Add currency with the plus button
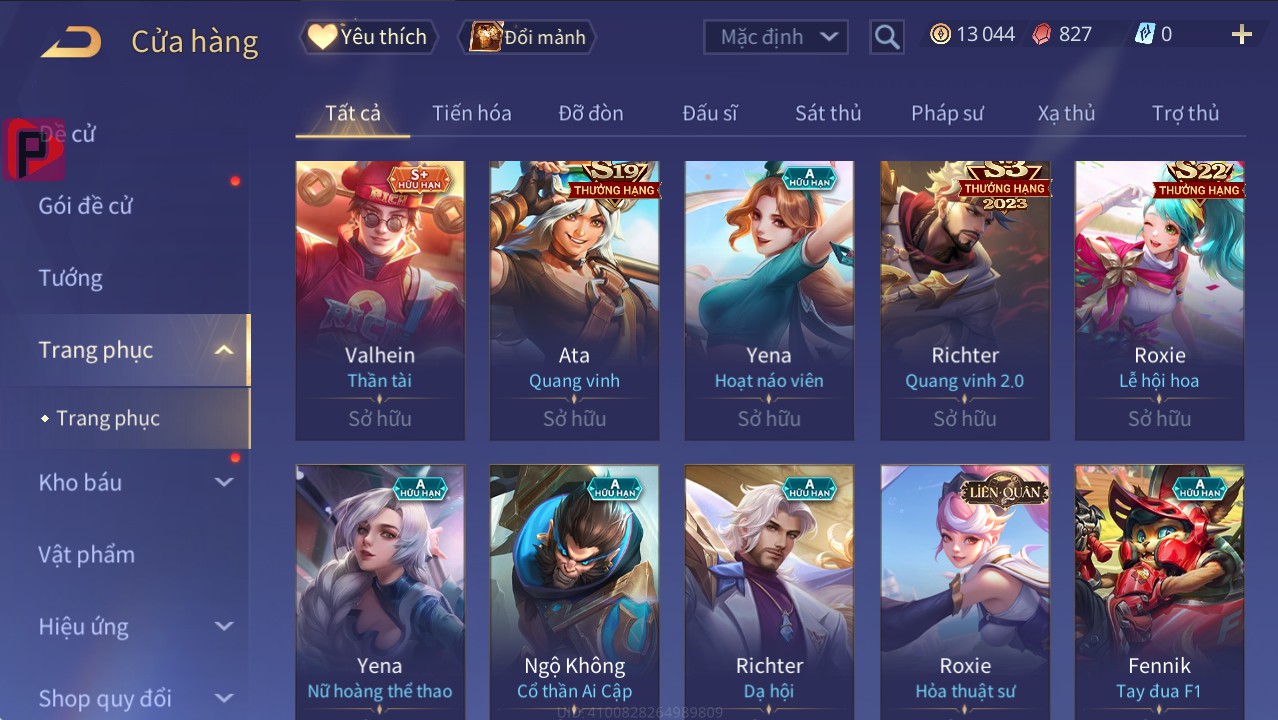1278x720 pixels. point(1241,36)
